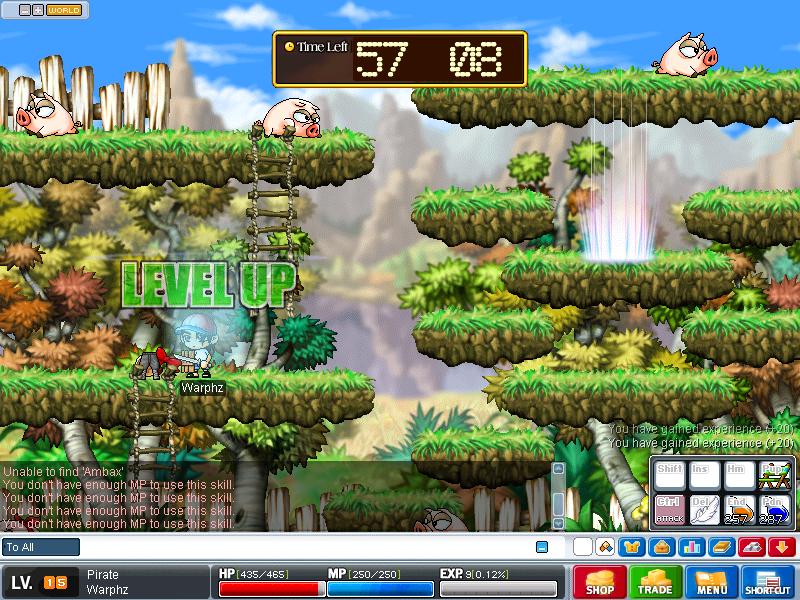800x600 pixels.
Task: Open the WORLD map from minimap bar
Action: click(64, 10)
